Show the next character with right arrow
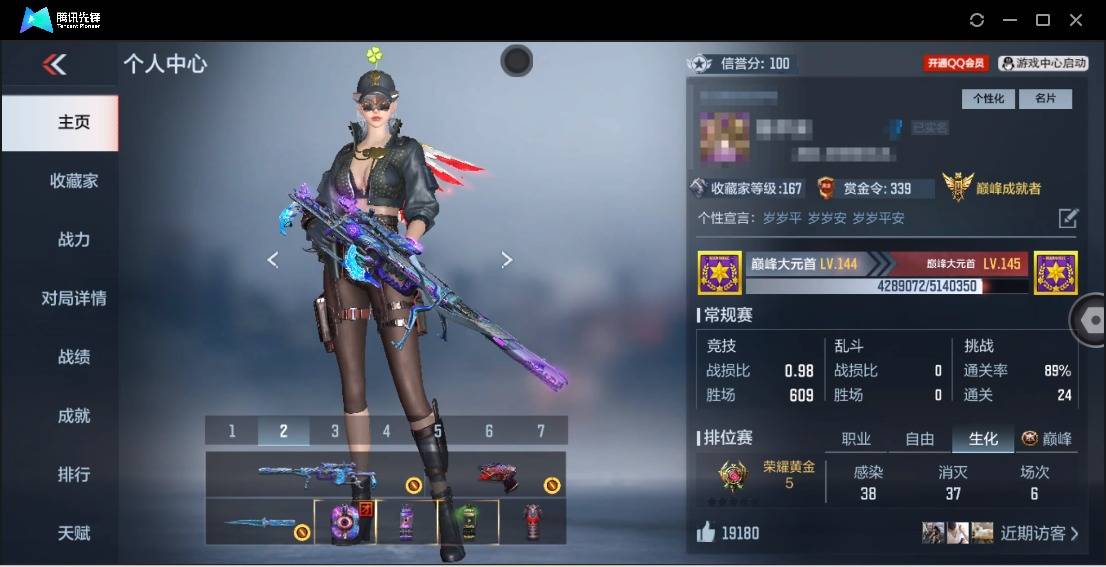 point(507,260)
